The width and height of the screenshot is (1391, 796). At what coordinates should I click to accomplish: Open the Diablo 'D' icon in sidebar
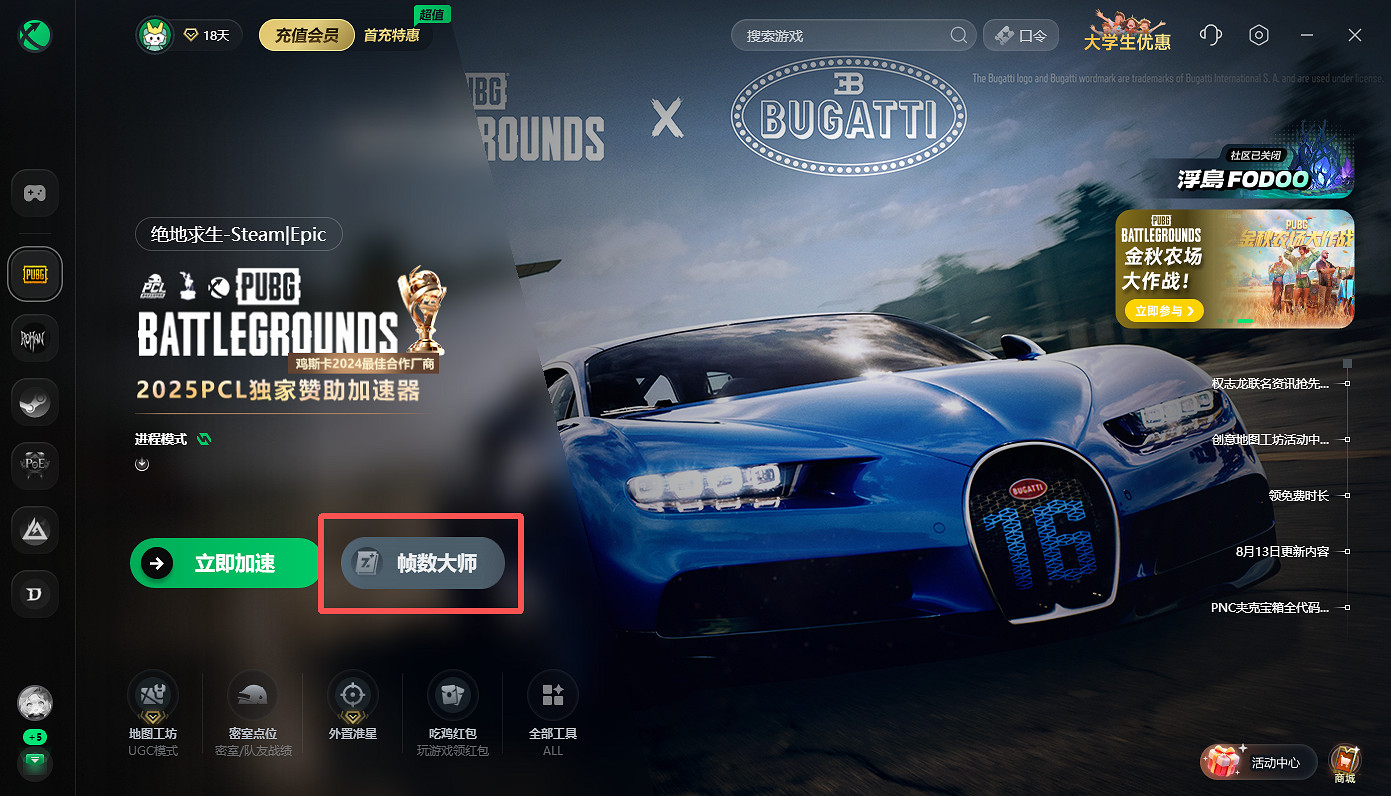coord(35,594)
